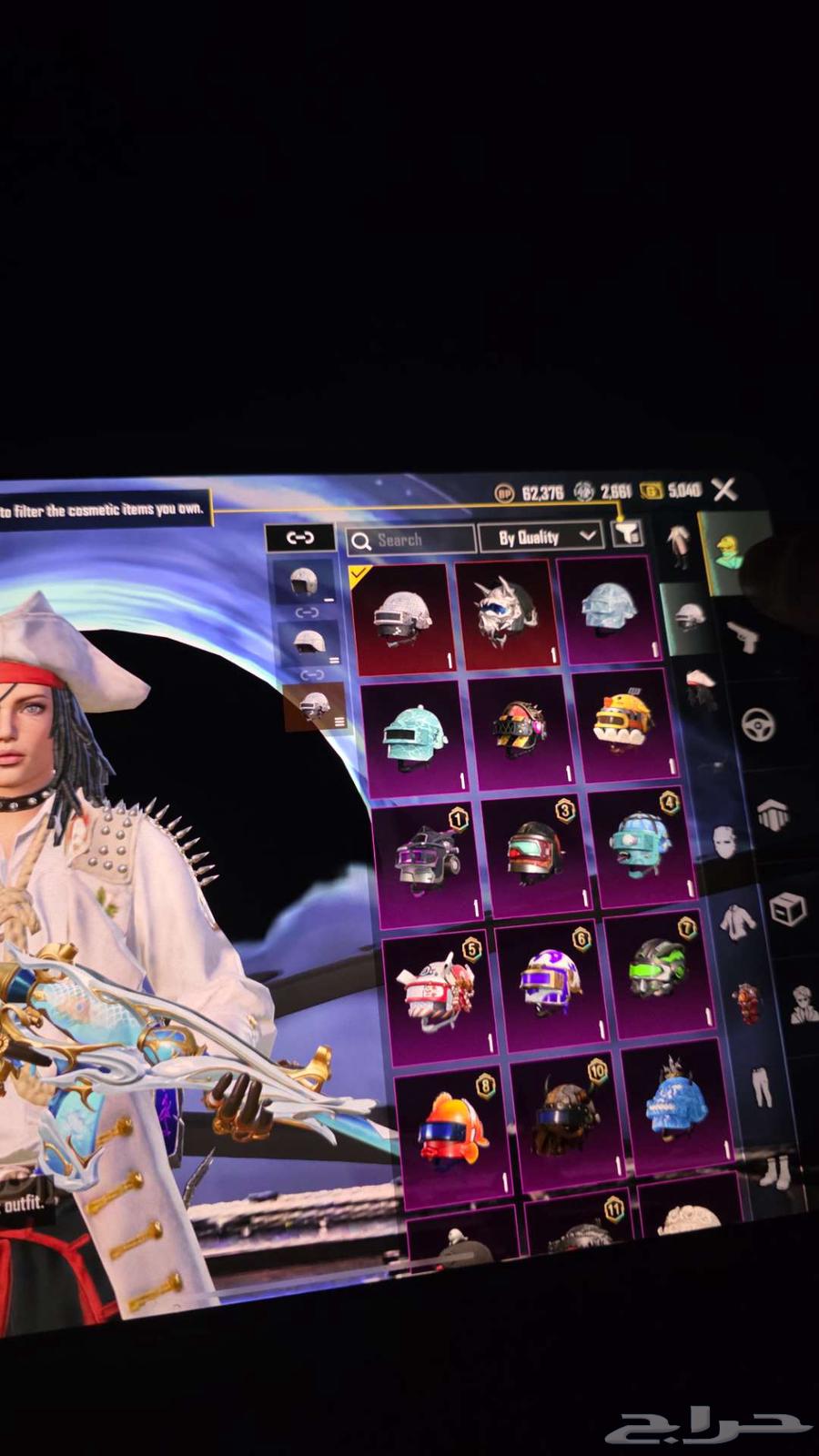Choose the blue furry monster helmet

pyautogui.click(x=674, y=1107)
